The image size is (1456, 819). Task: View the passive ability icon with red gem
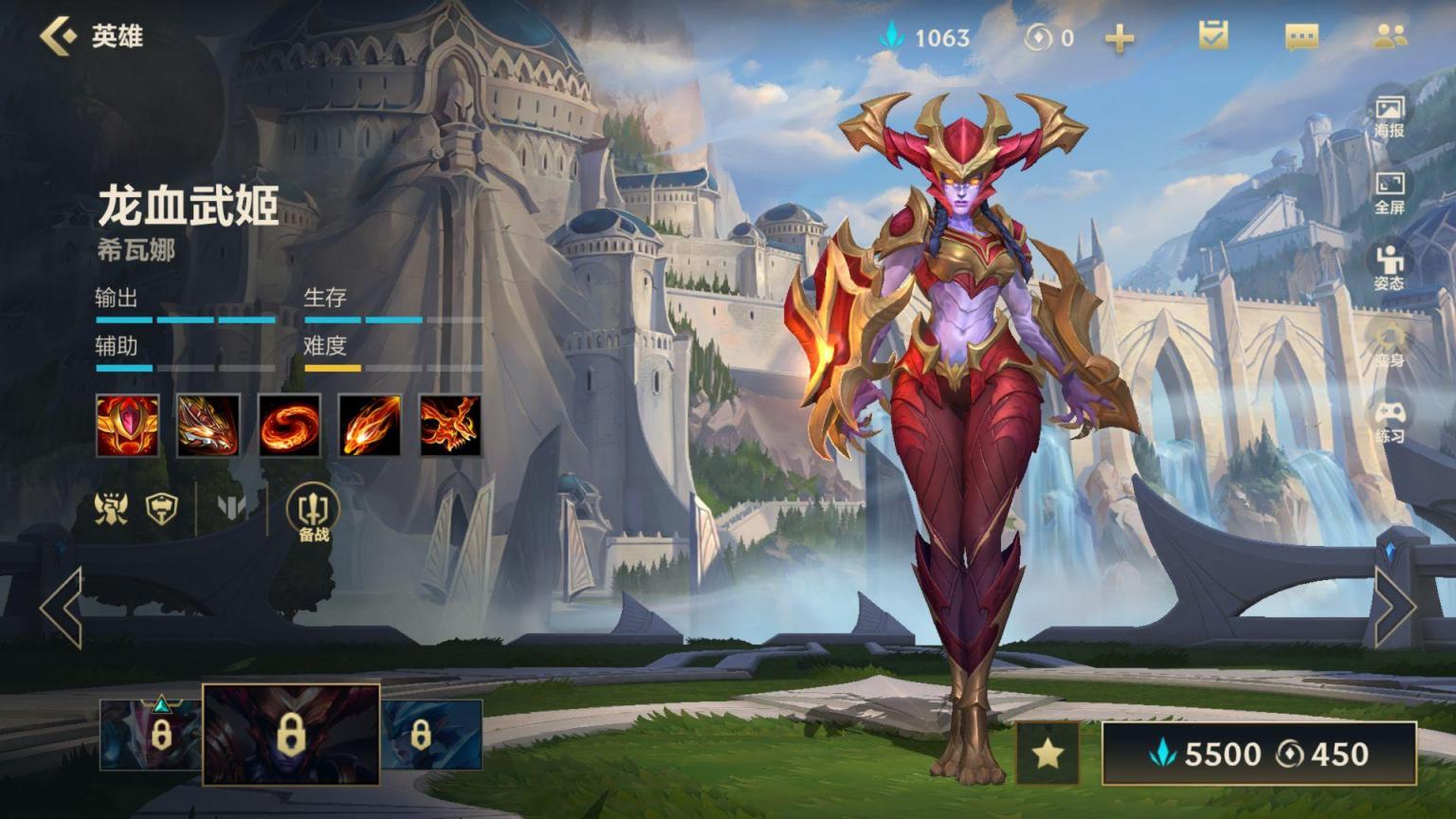click(127, 426)
